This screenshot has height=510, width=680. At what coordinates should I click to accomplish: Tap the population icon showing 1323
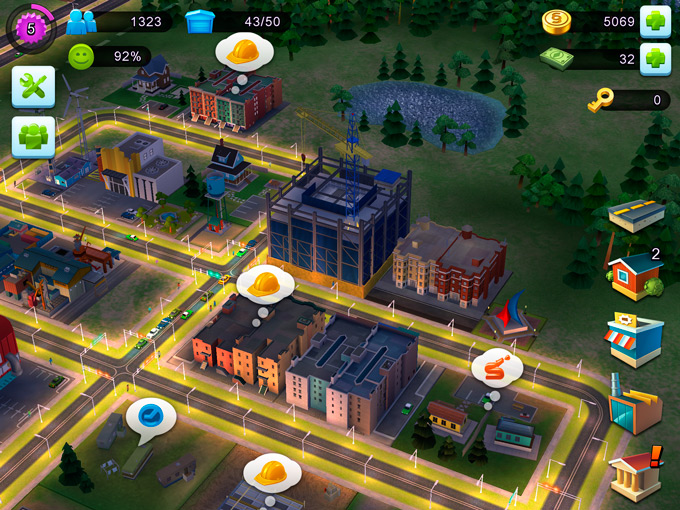point(82,22)
